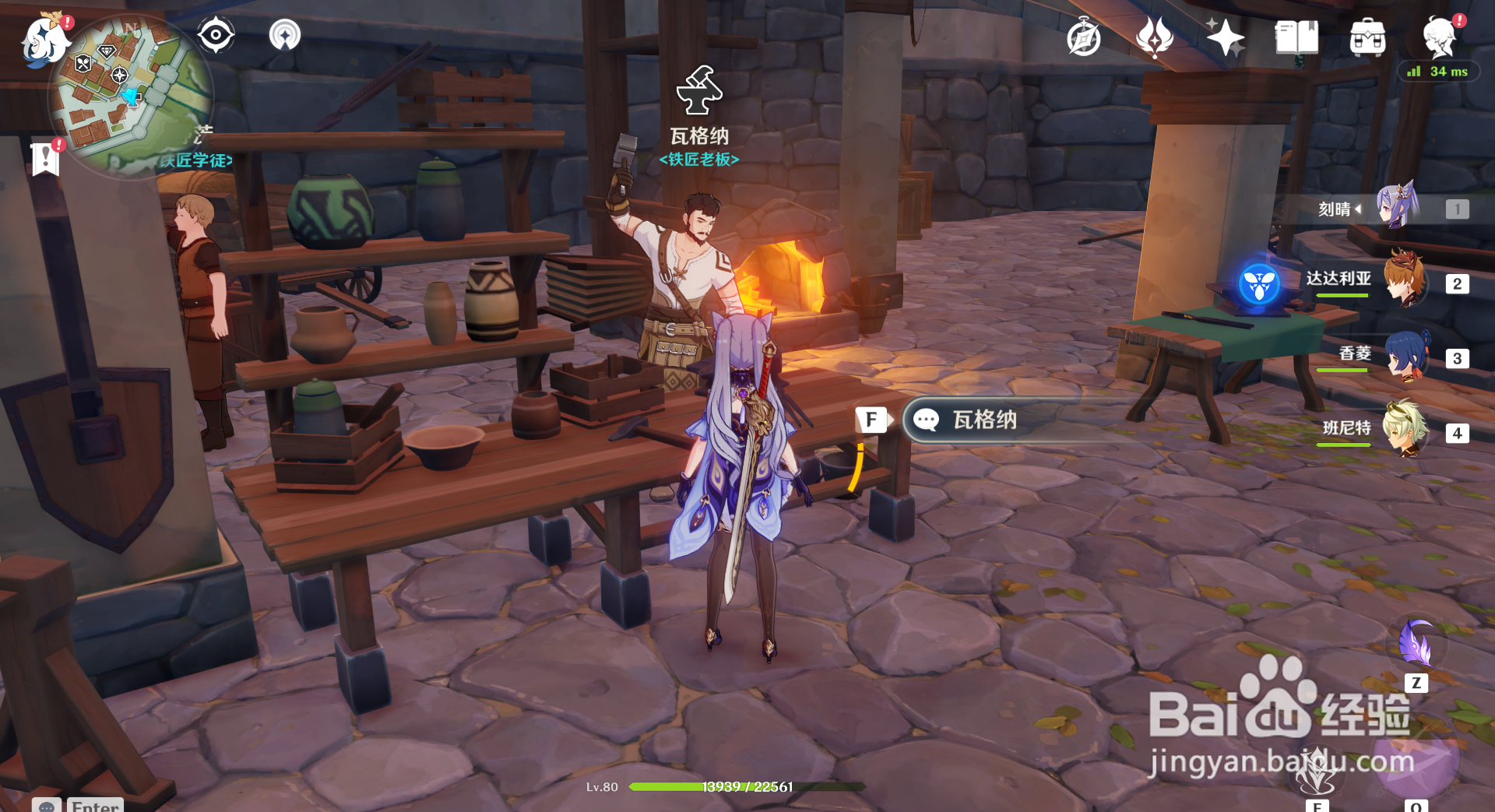Viewport: 1495px width, 812px height.
Task: Open the time/expedition clock icon
Action: click(x=1085, y=37)
